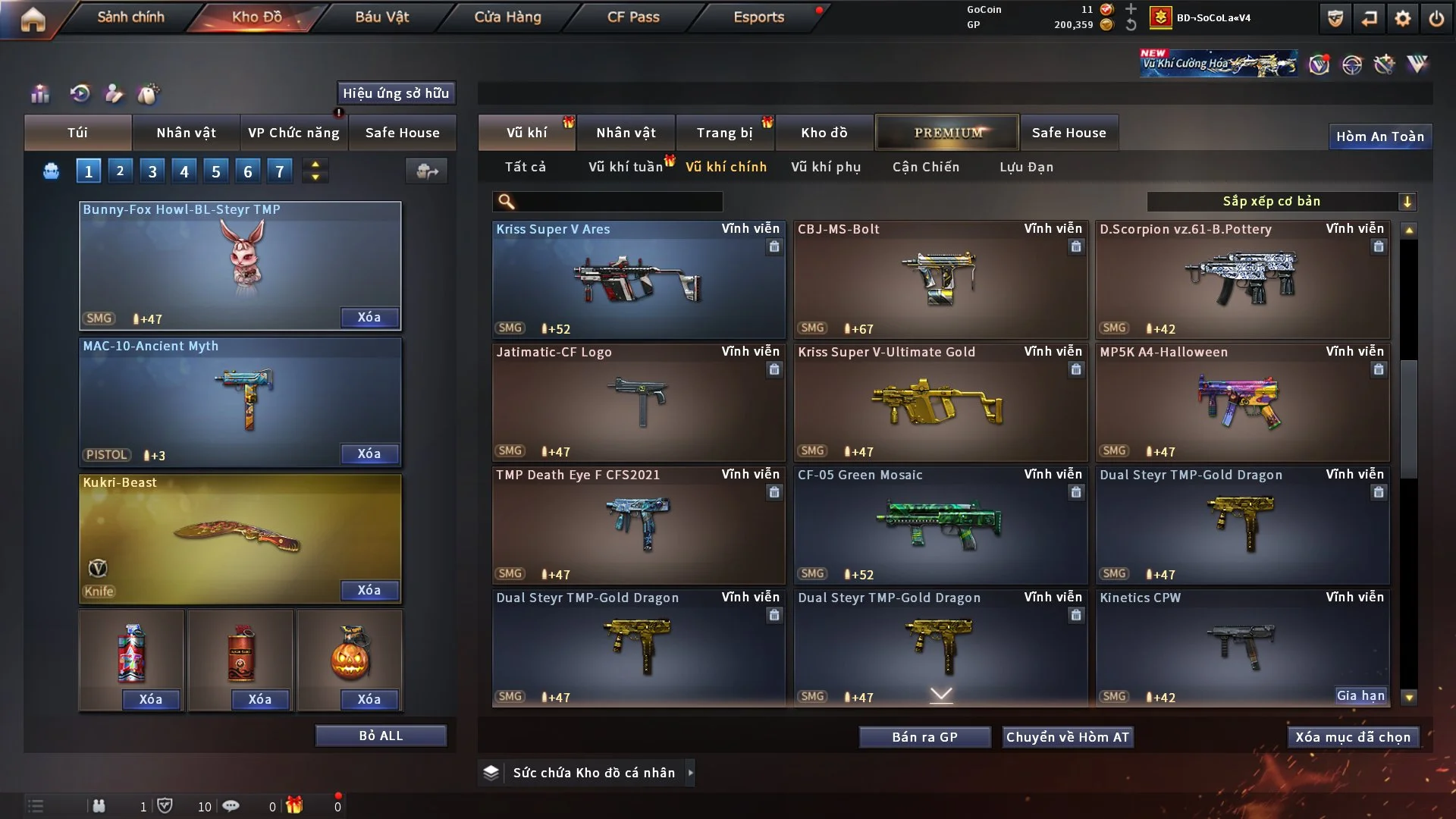Unequip everything with Bỏ ALL
The image size is (1456, 819).
[x=381, y=736]
